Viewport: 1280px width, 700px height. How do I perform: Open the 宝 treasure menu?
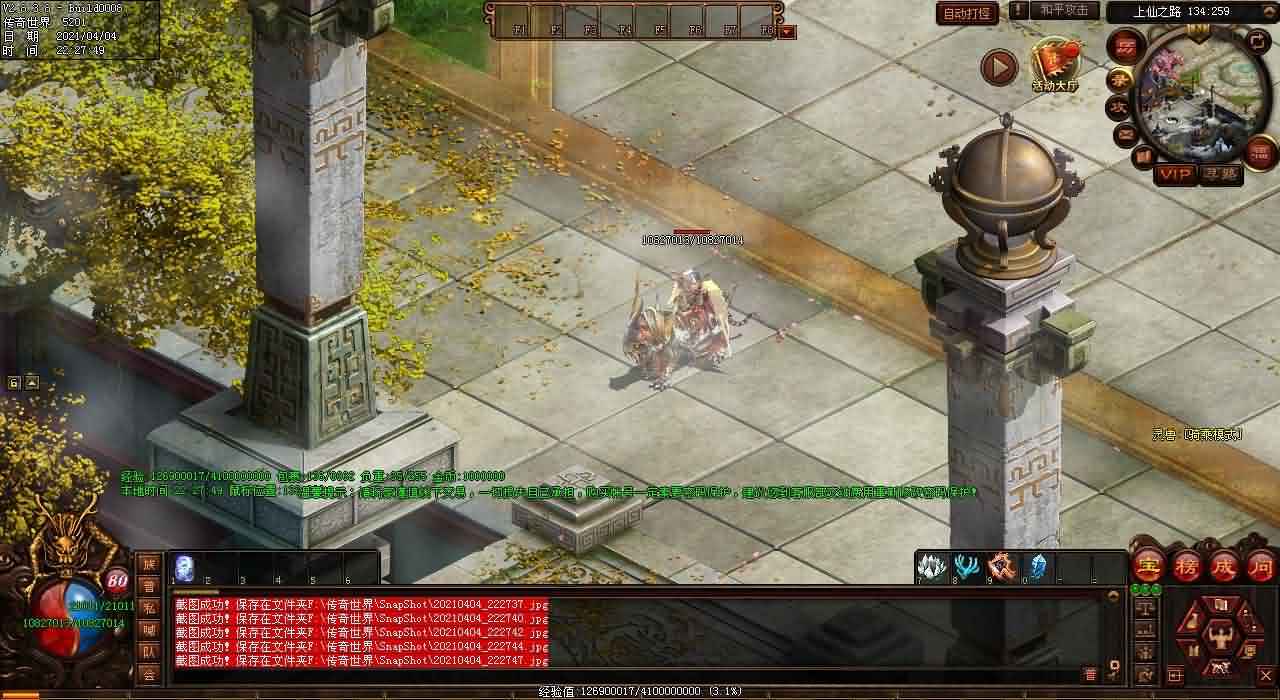point(1149,566)
